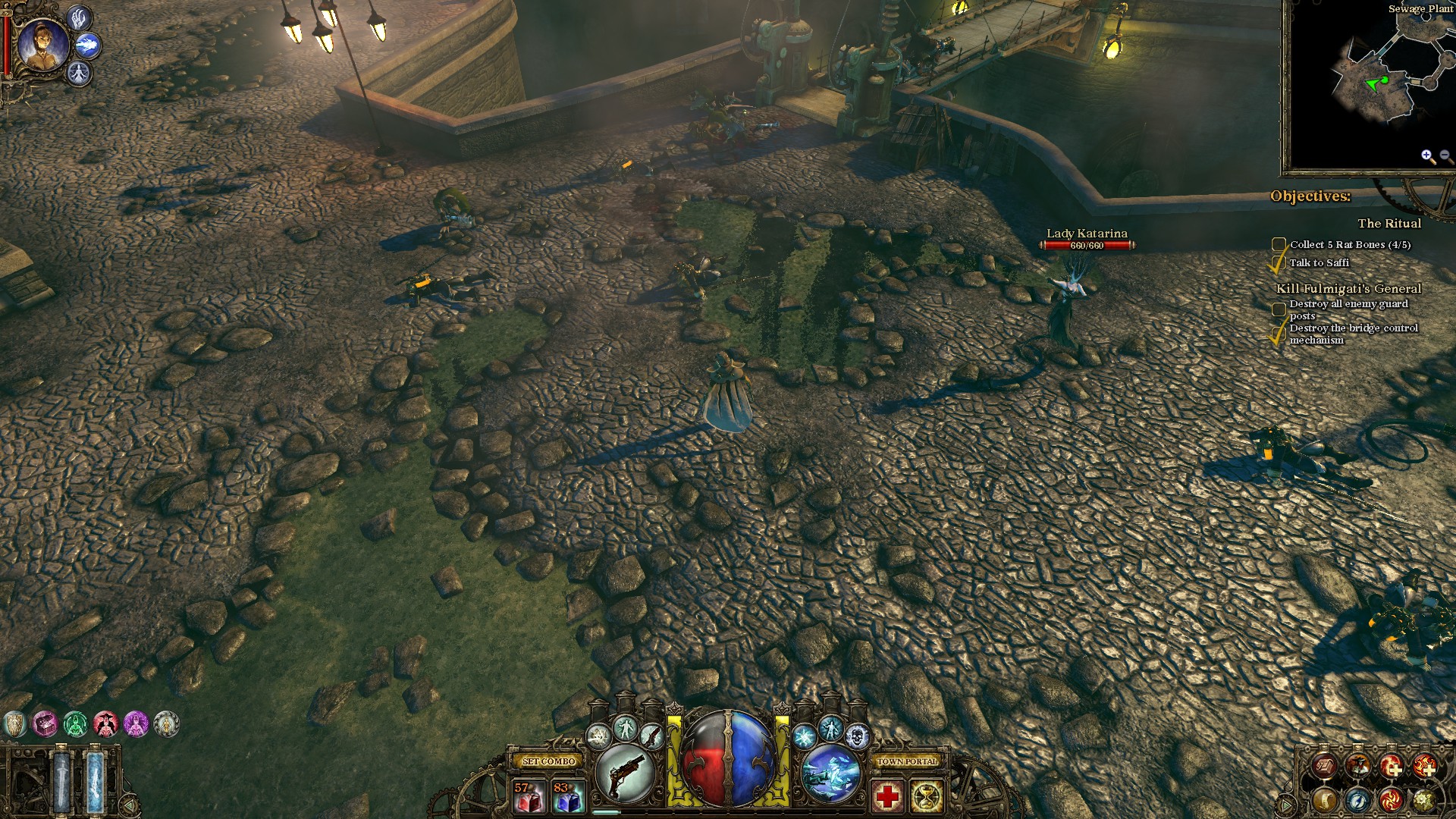Screen dimensions: 1456x819
Task: Use the red health potion slot
Action: tap(529, 796)
